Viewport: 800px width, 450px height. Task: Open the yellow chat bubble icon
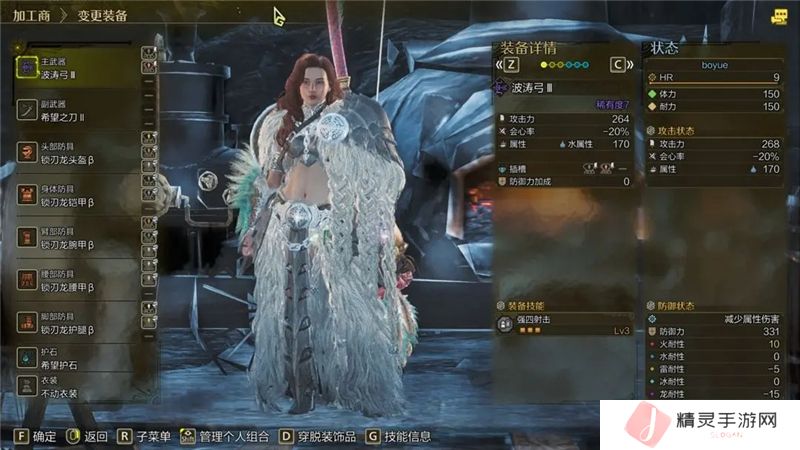tap(779, 16)
